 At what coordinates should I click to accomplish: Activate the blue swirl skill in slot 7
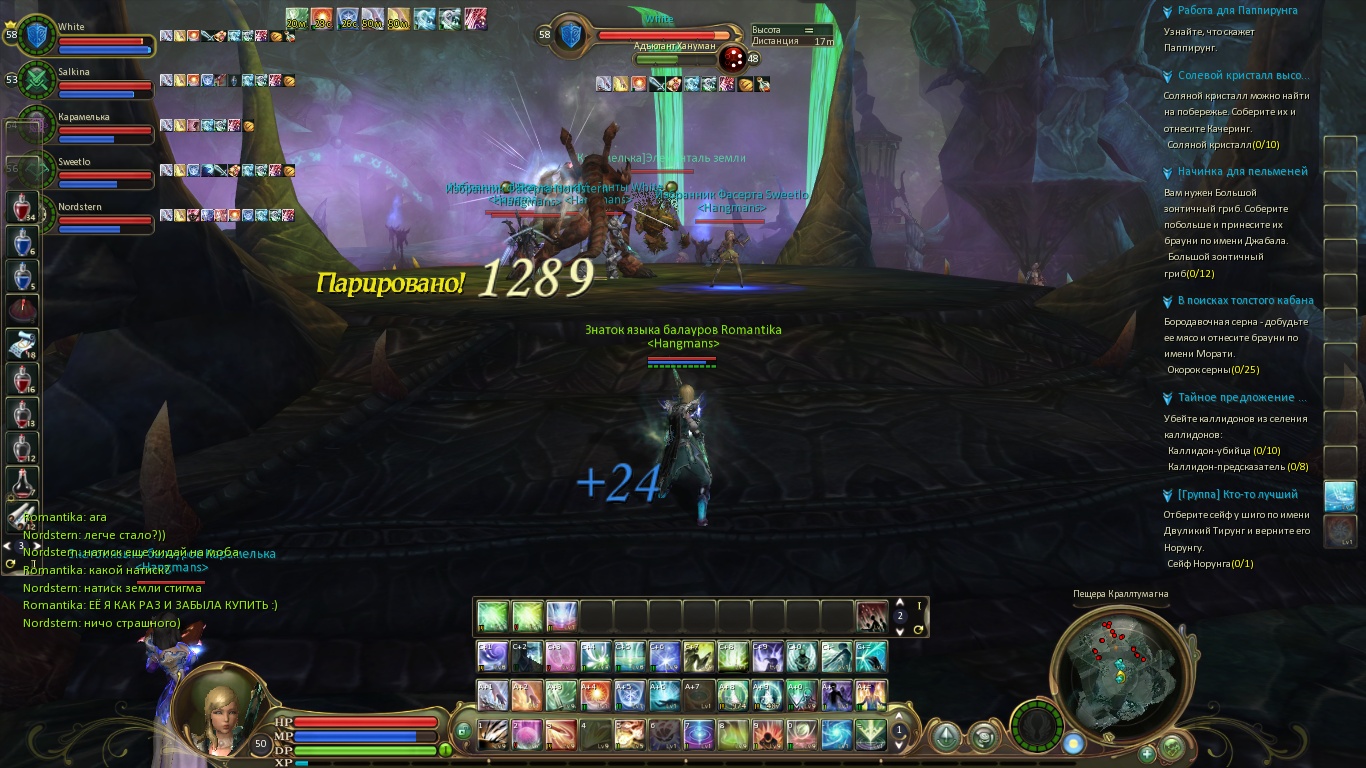pyautogui.click(x=697, y=733)
